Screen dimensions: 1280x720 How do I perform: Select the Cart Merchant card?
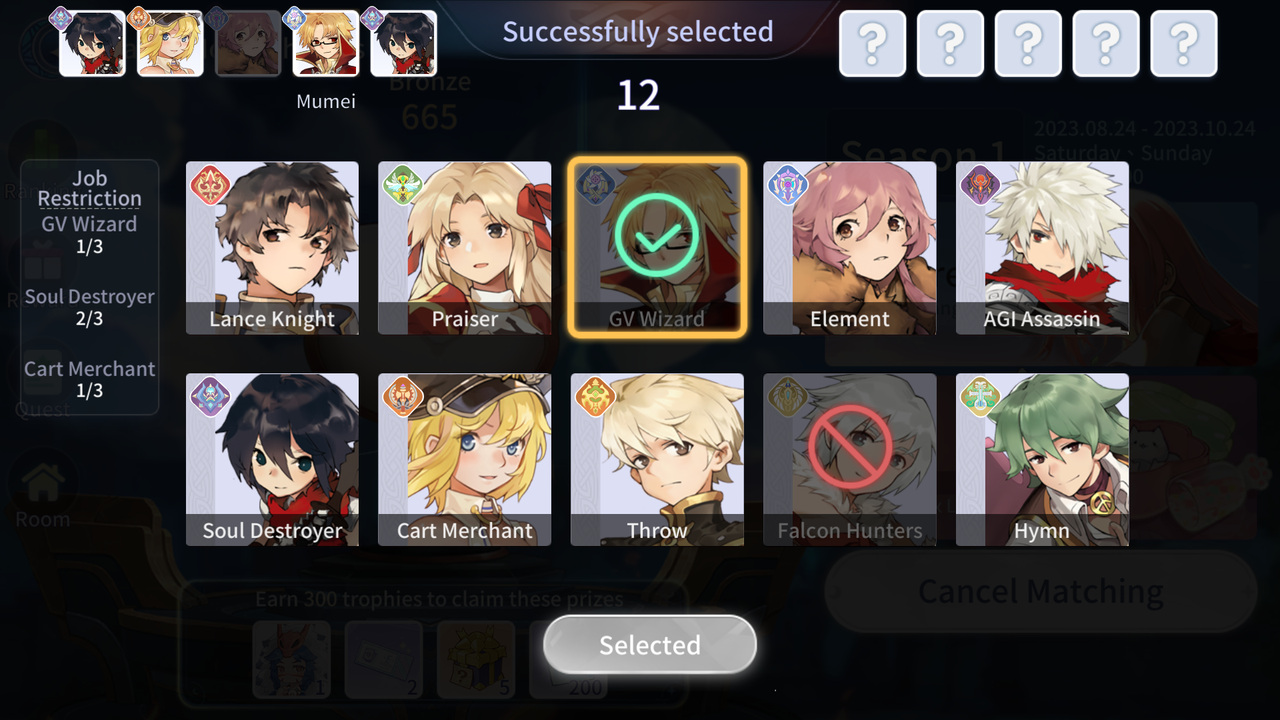(x=465, y=460)
